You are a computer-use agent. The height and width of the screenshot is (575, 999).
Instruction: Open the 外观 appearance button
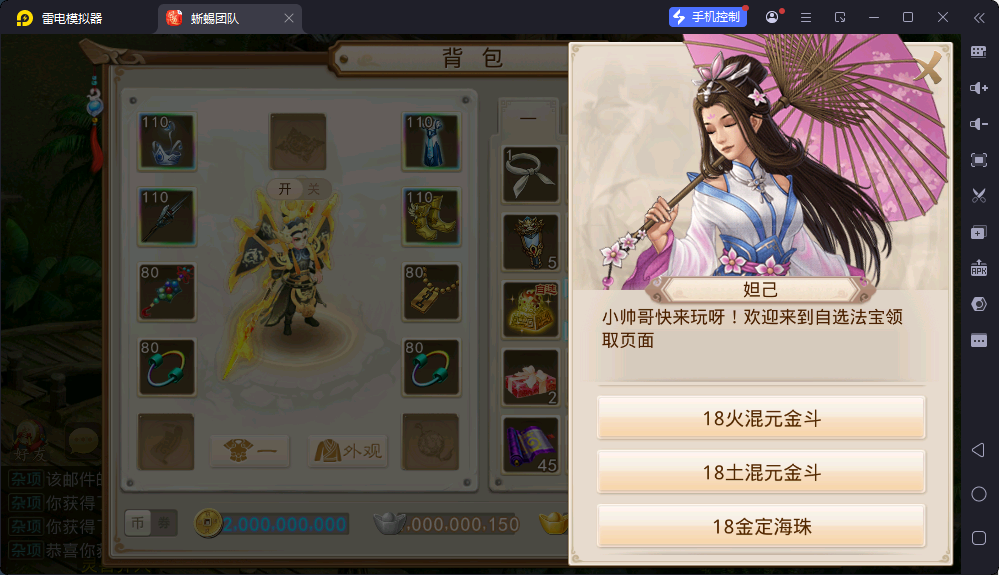click(x=347, y=451)
